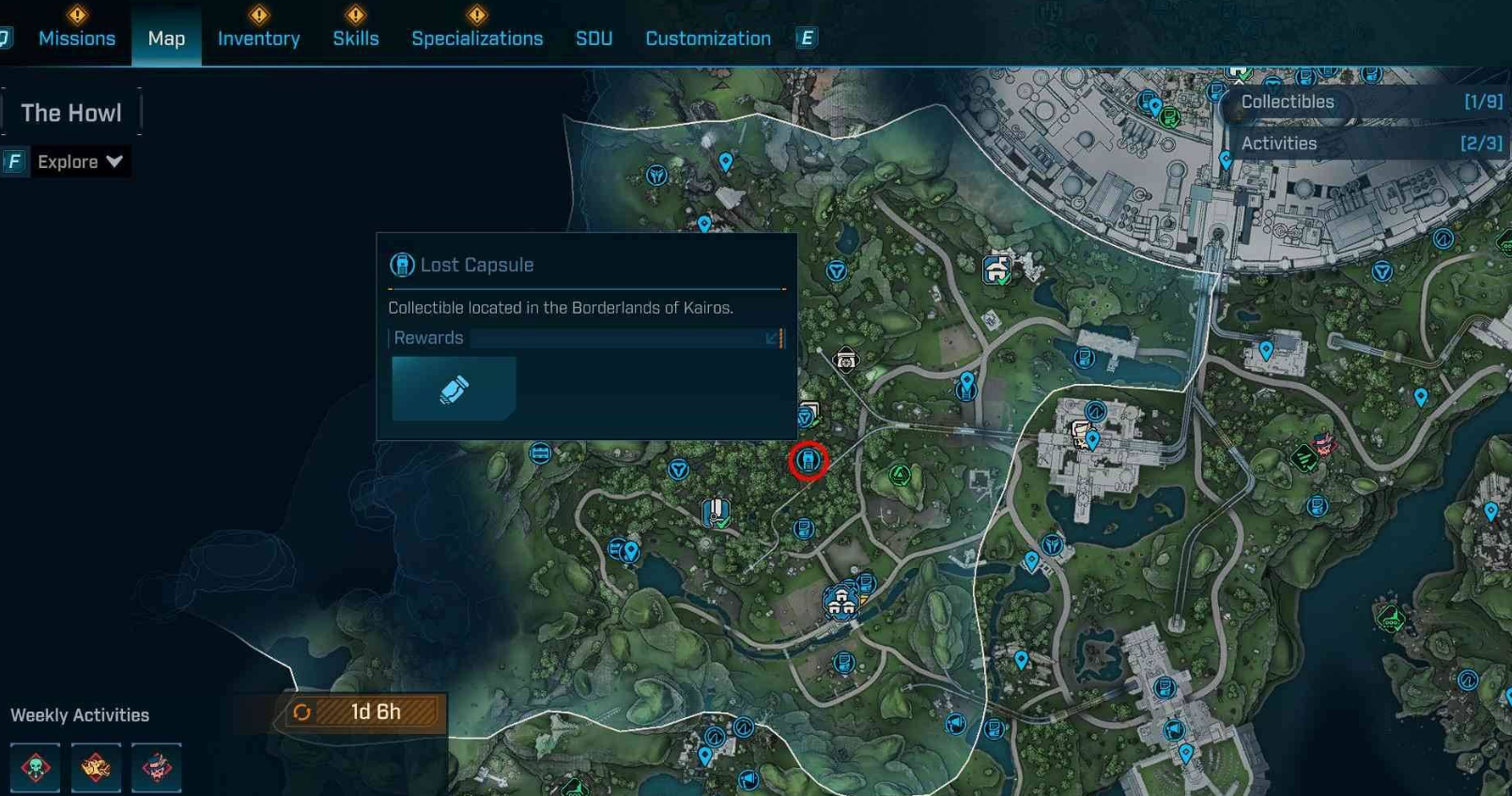Select the skull weekly activity icon
The width and height of the screenshot is (1512, 796).
(x=36, y=768)
